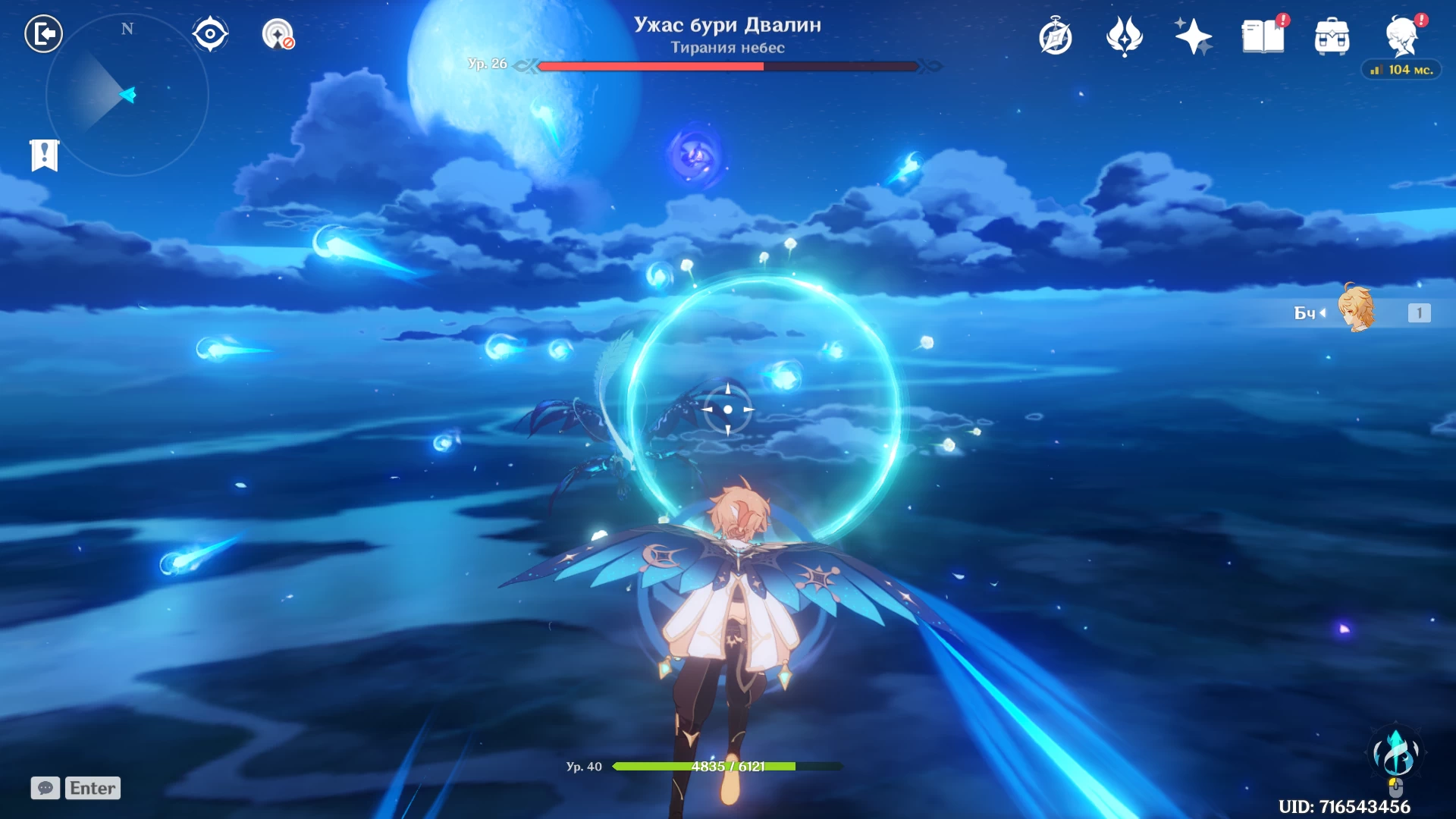This screenshot has width=1456, height=819.
Task: Activate the elemental skill icon
Action: coord(1396,755)
